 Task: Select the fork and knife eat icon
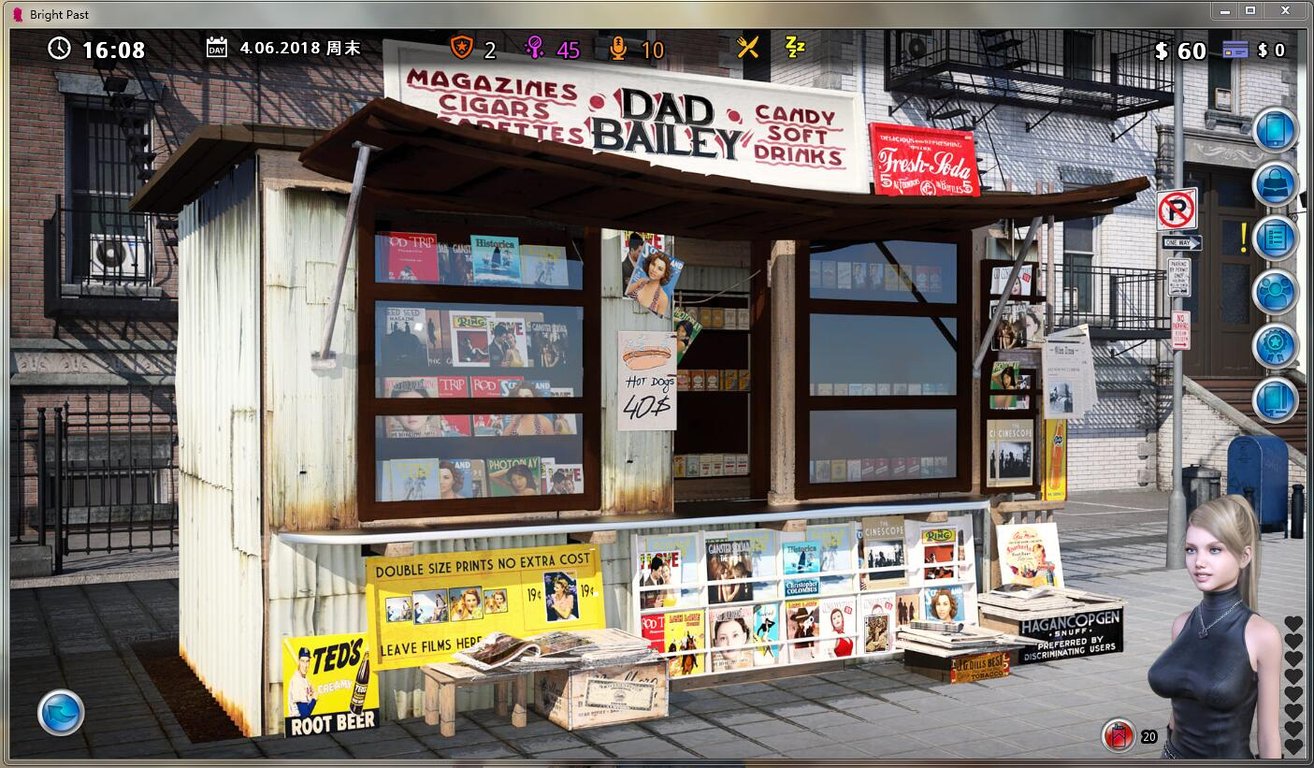point(746,46)
